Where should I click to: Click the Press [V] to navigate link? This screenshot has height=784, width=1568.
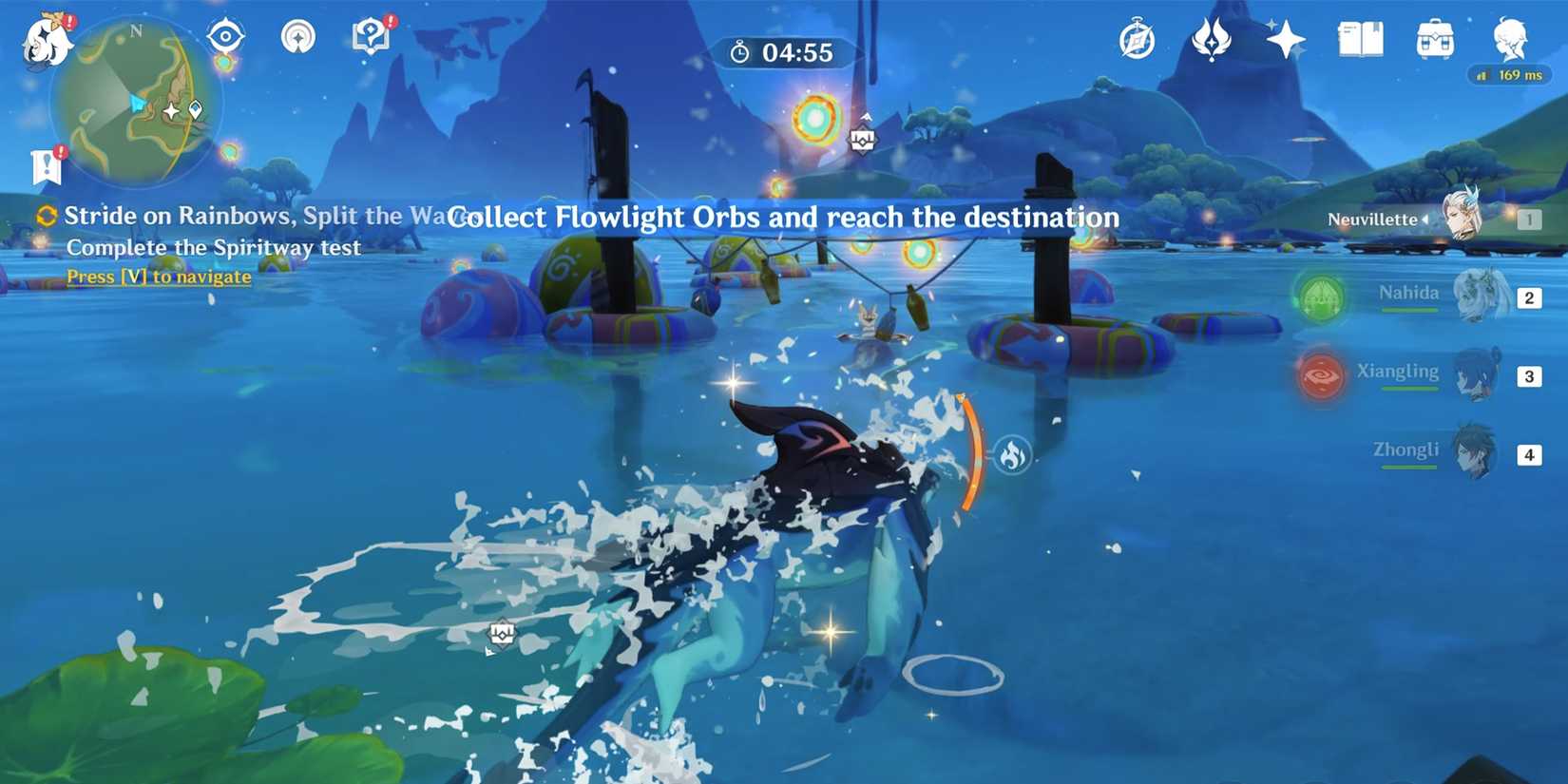(158, 277)
